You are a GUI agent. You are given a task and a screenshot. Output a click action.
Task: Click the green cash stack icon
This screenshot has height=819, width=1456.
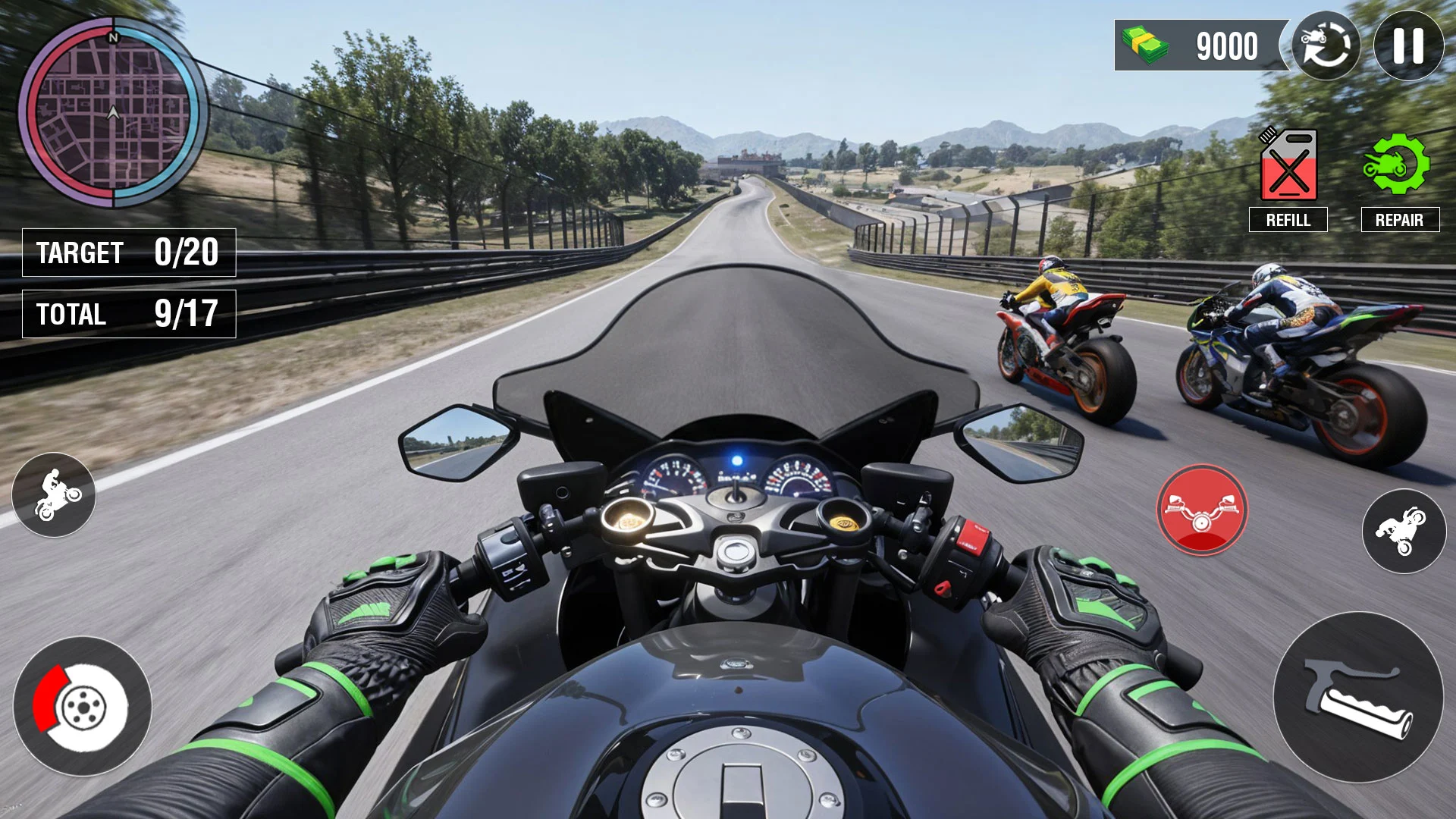point(1145,45)
